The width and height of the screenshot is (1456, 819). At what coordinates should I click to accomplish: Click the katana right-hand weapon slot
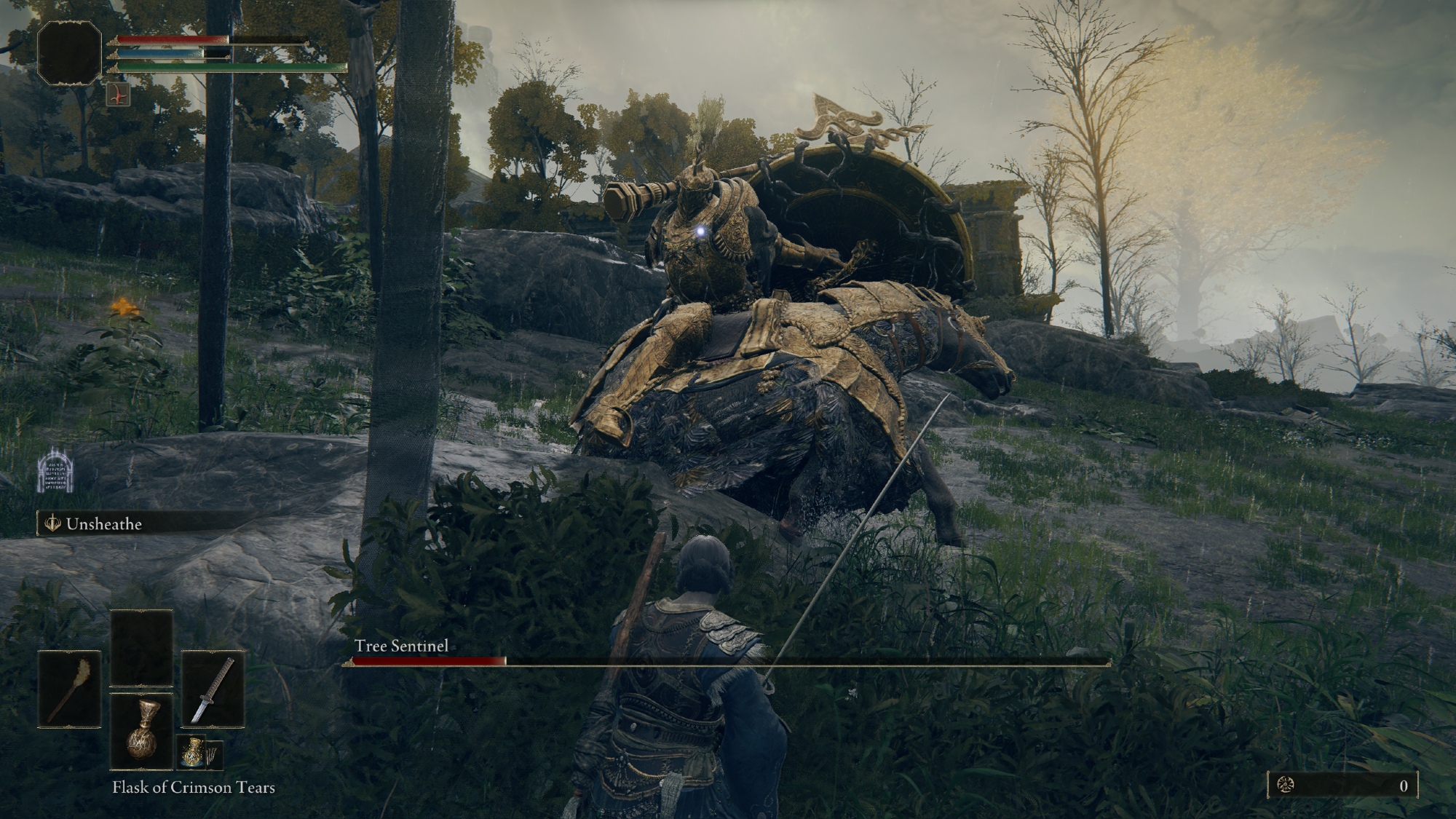coord(213,689)
